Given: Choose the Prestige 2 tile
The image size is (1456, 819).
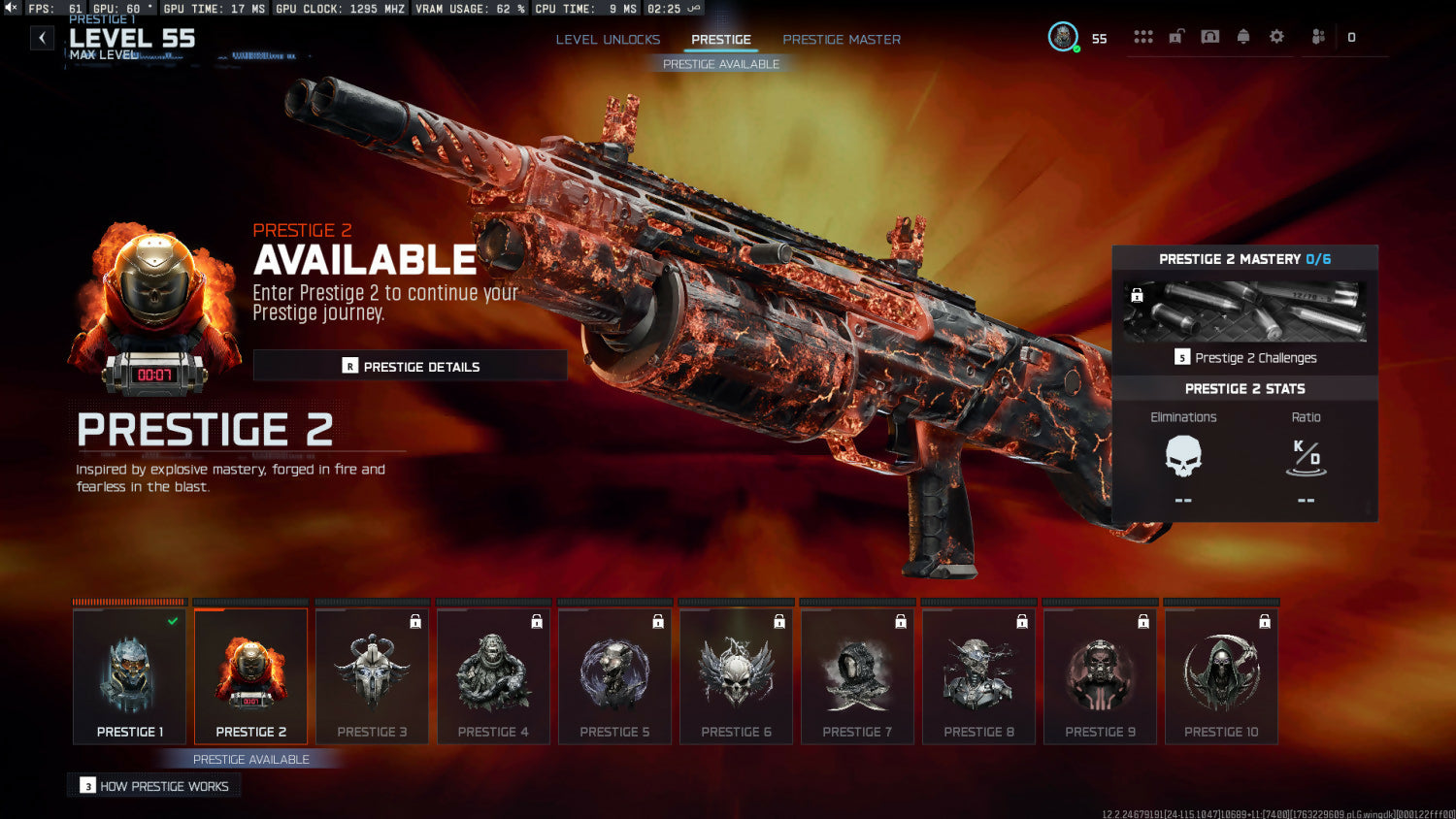Looking at the screenshot, I should (x=250, y=676).
